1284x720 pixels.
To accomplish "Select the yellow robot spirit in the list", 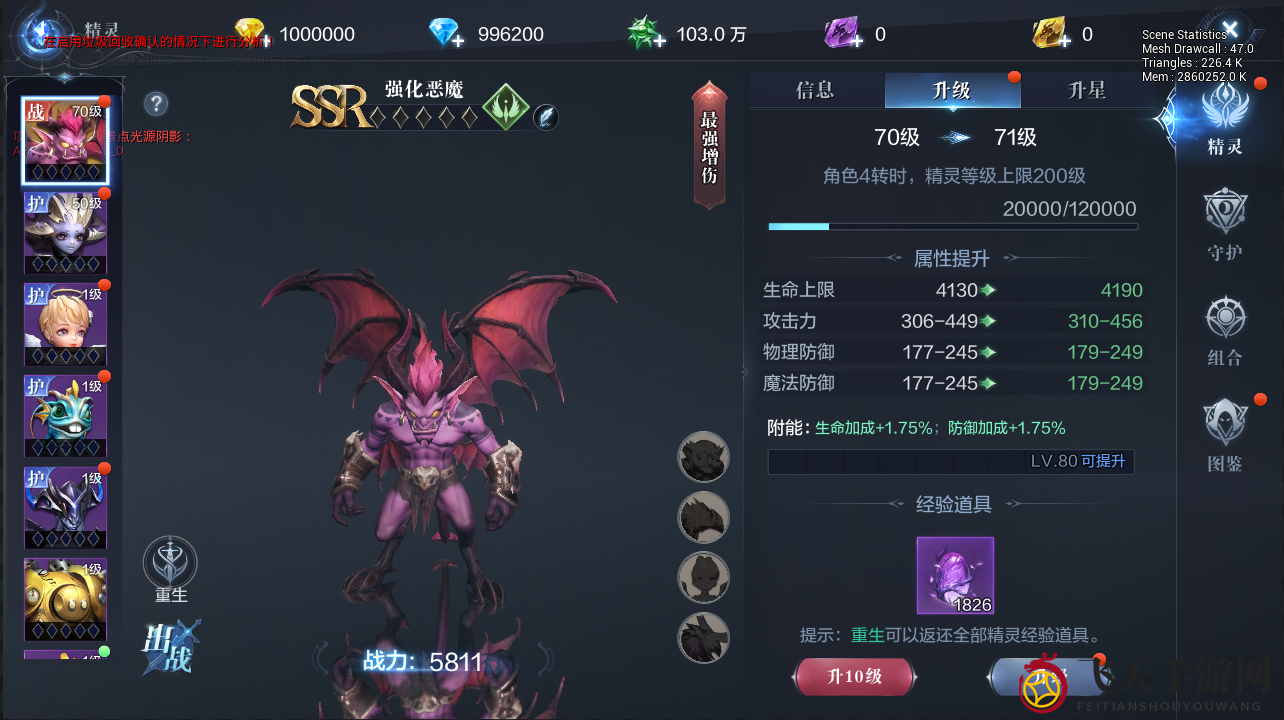I will point(65,599).
